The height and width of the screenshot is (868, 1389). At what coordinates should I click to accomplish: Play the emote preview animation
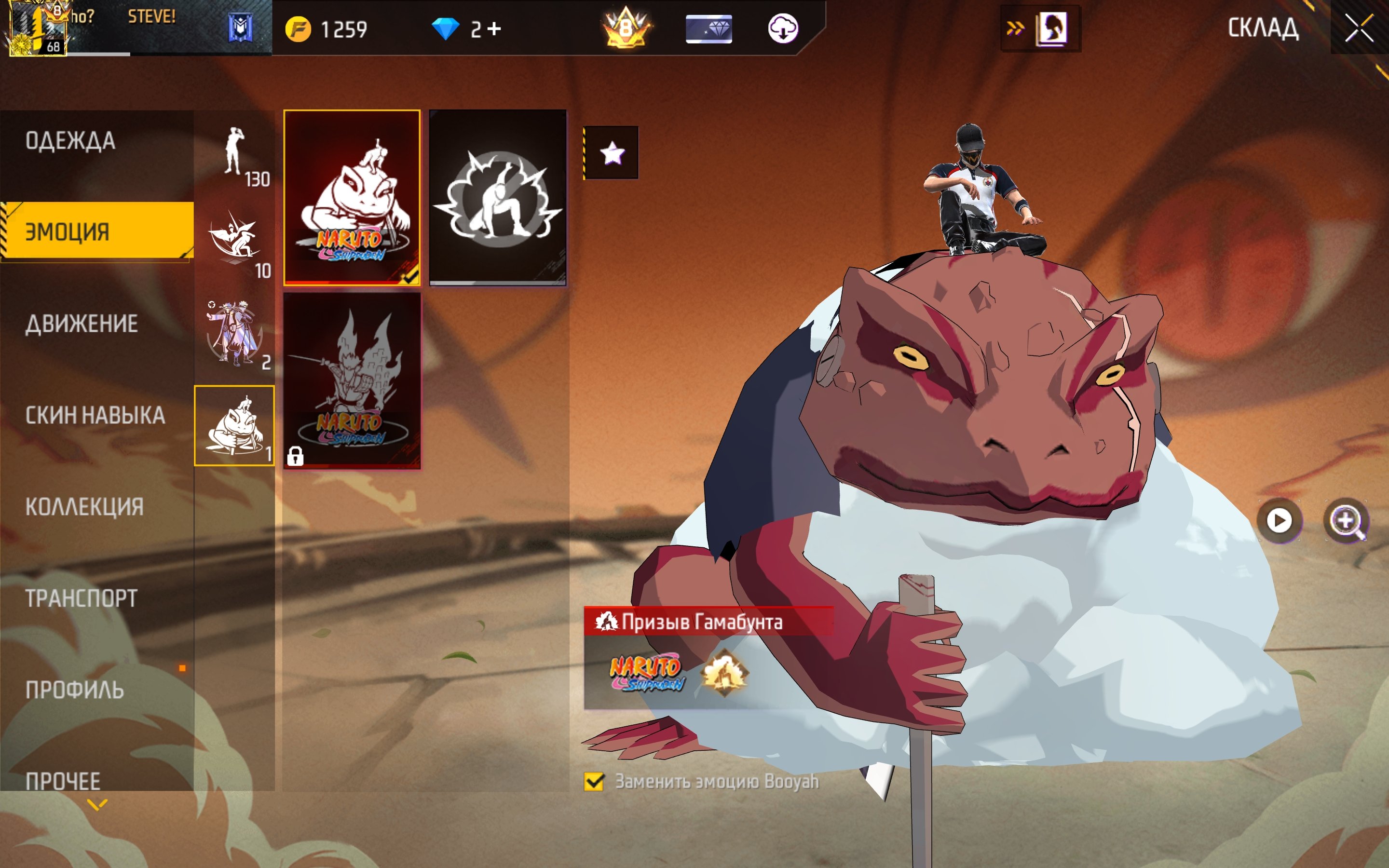[x=1279, y=521]
